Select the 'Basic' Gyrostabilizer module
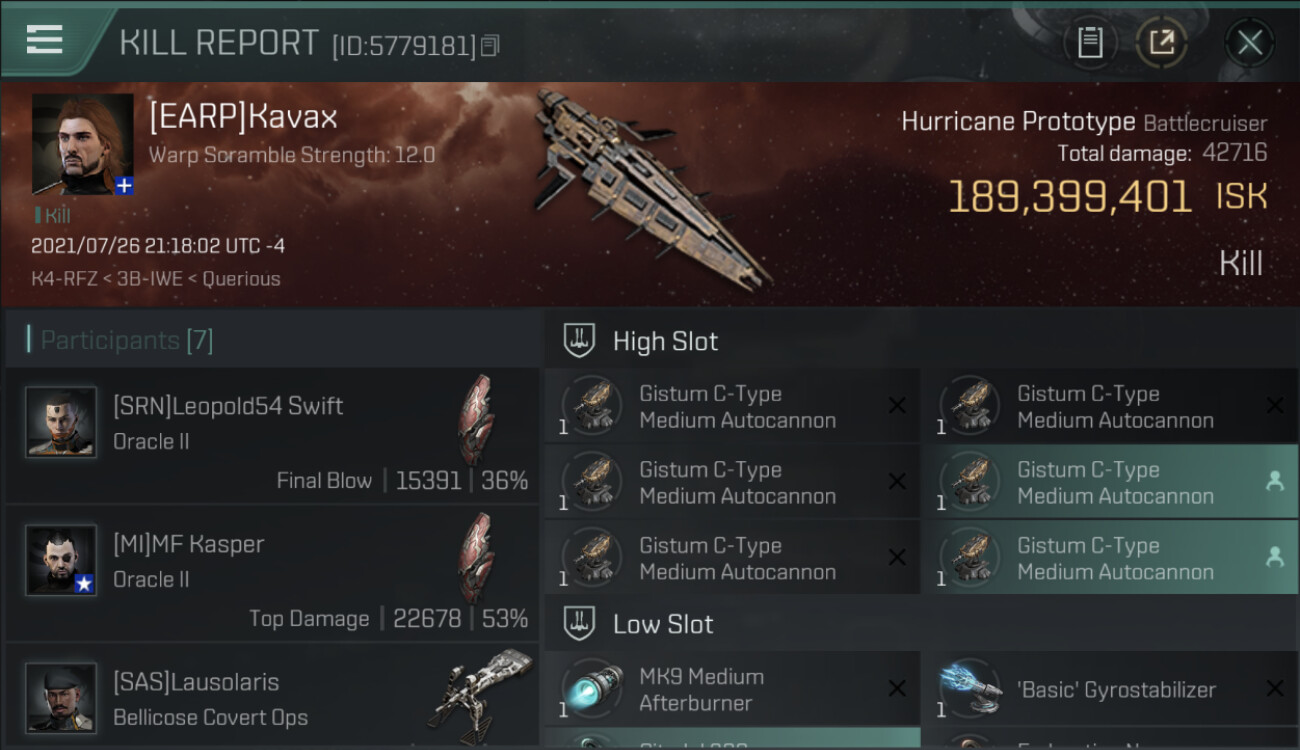The image size is (1300, 750). click(x=1110, y=689)
